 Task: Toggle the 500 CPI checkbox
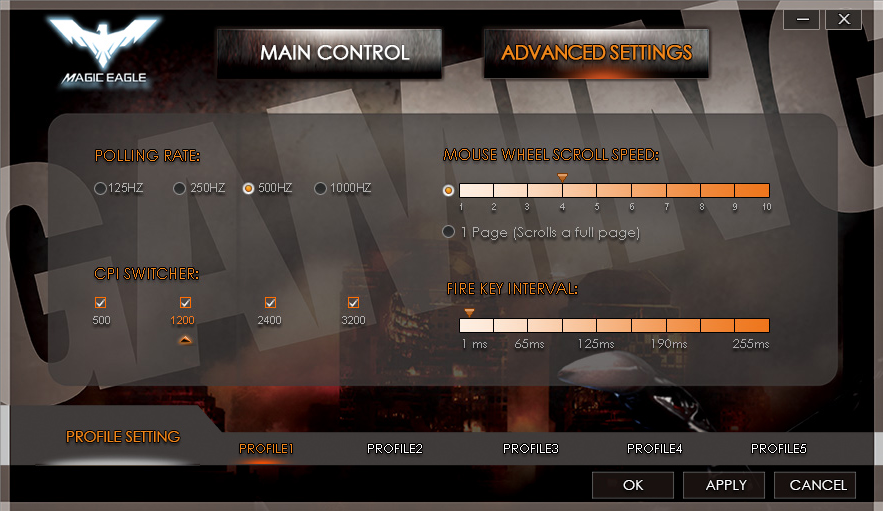pyautogui.click(x=101, y=303)
